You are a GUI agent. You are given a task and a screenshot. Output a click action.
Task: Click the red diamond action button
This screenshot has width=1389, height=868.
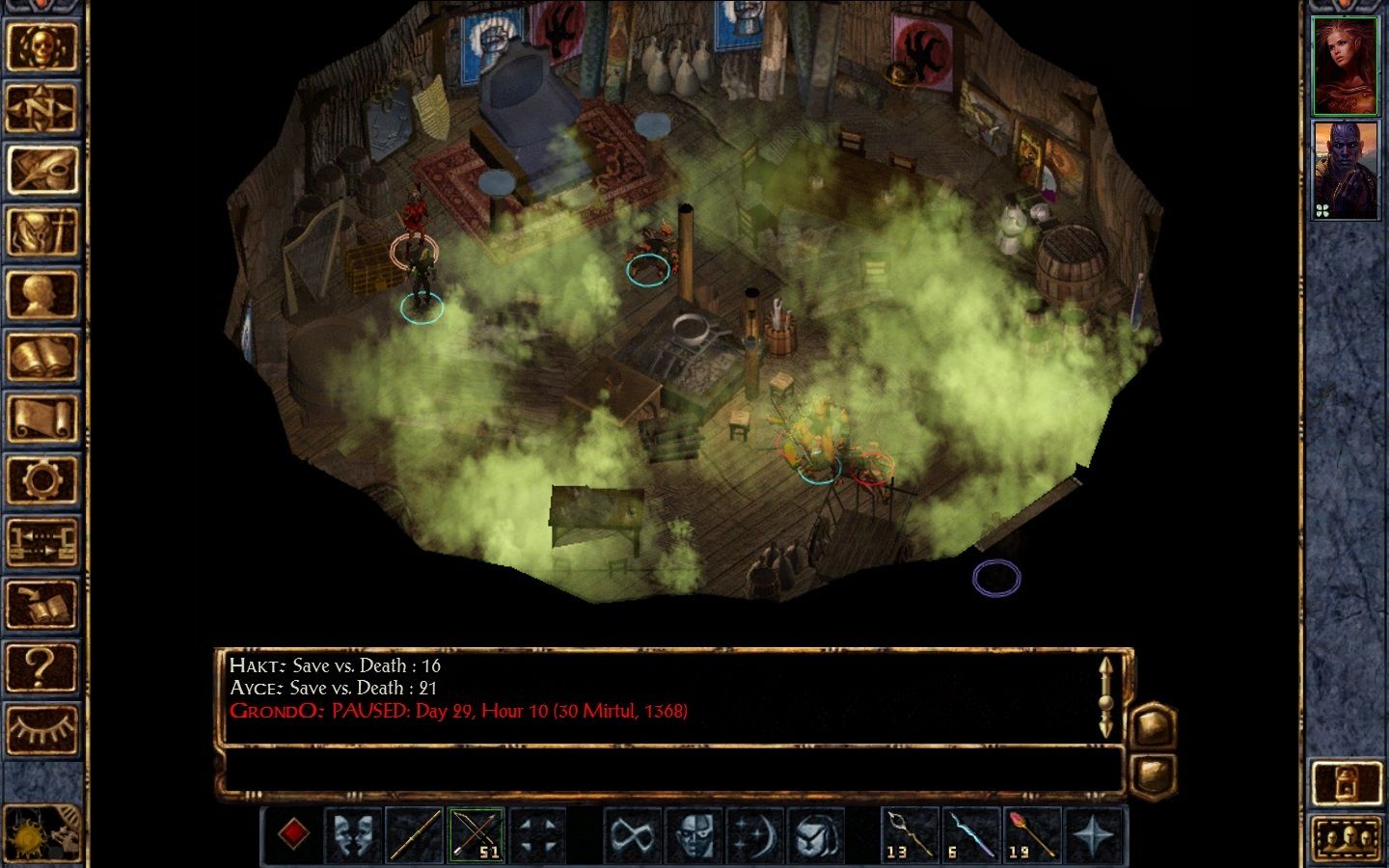pos(293,833)
